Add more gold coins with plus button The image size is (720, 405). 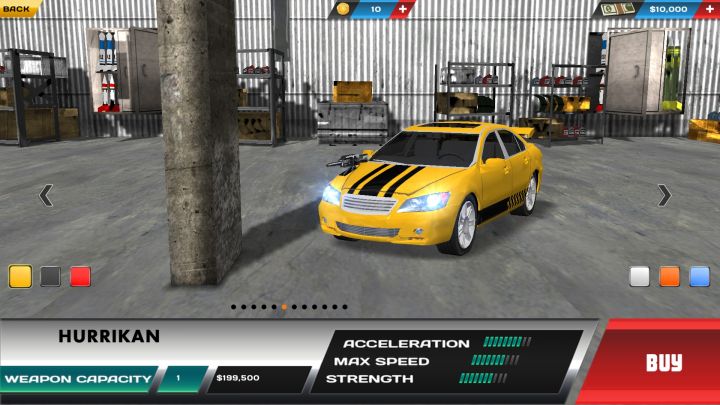click(x=403, y=9)
